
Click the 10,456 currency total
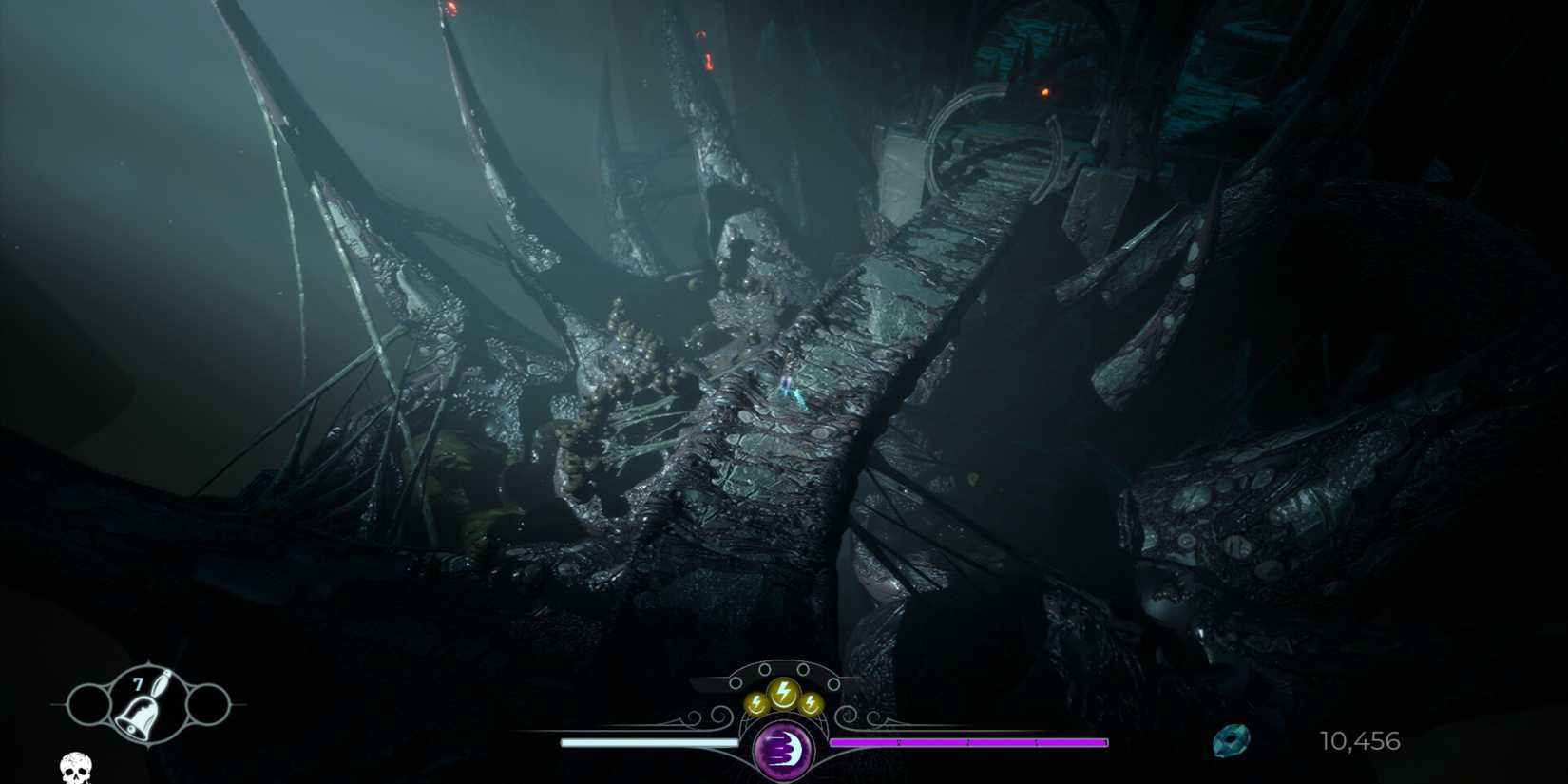click(1361, 740)
